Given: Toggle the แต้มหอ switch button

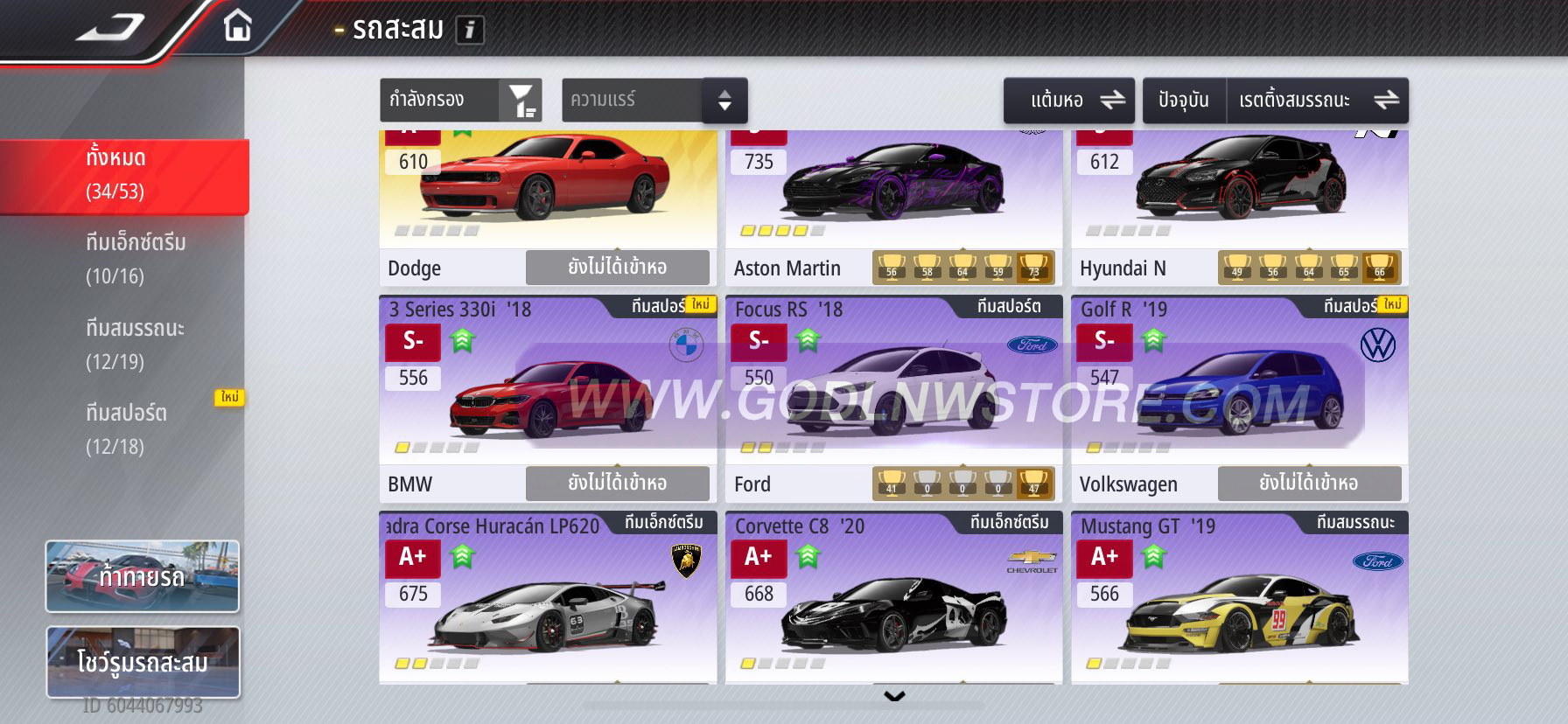Looking at the screenshot, I should 1068,101.
